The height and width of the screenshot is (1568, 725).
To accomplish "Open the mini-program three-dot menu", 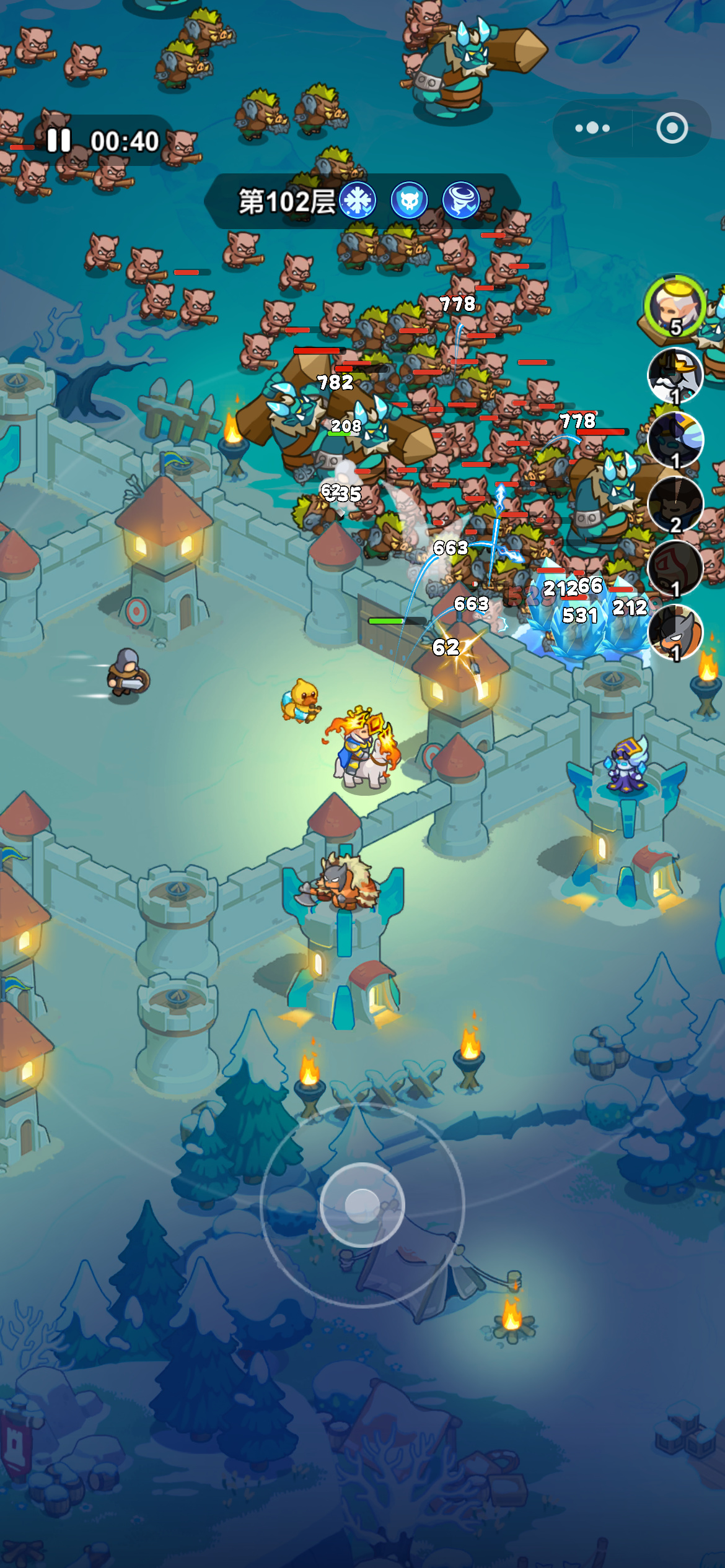I will tap(592, 128).
